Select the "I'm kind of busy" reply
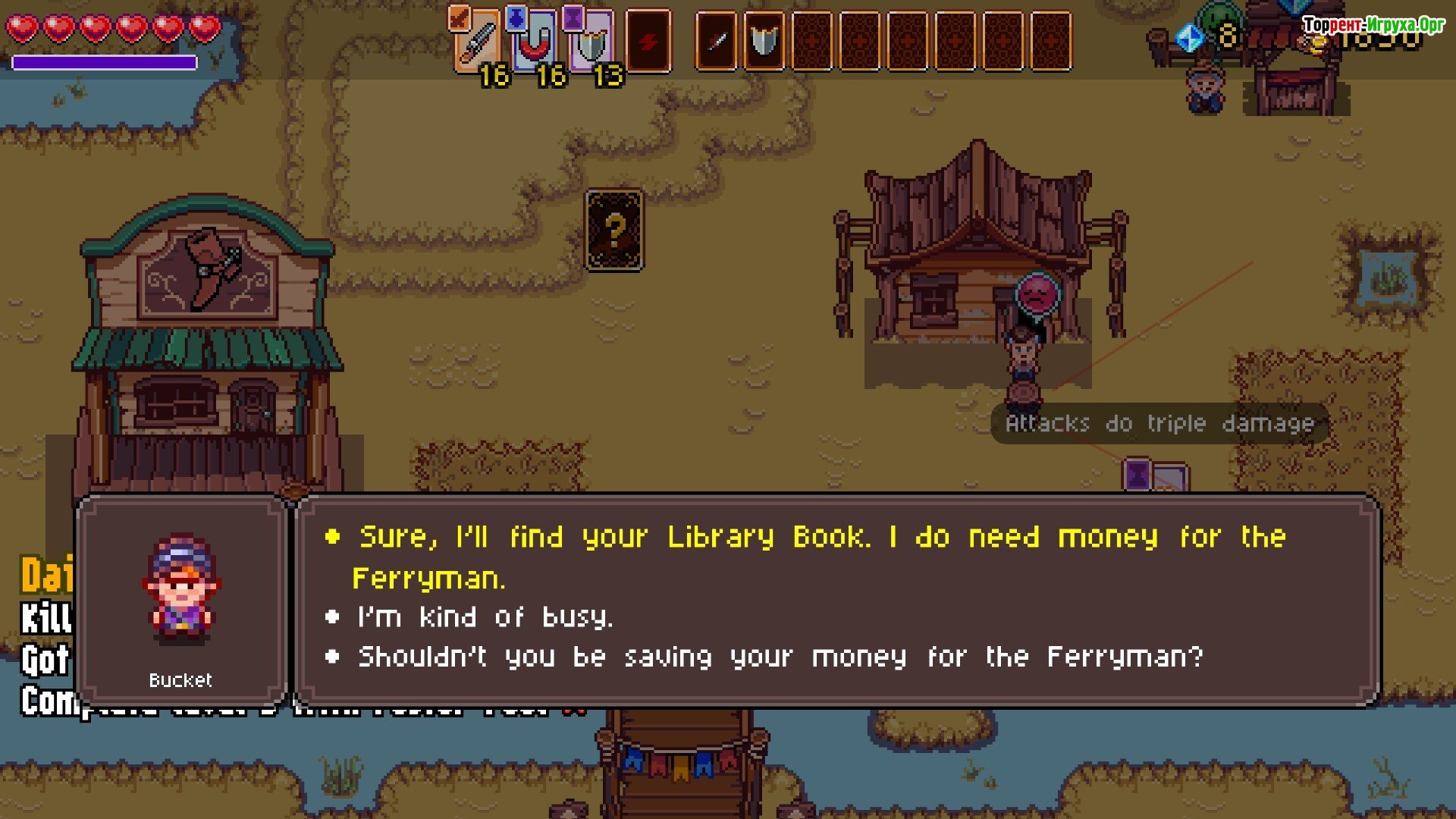The height and width of the screenshot is (819, 1456). pyautogui.click(x=485, y=617)
